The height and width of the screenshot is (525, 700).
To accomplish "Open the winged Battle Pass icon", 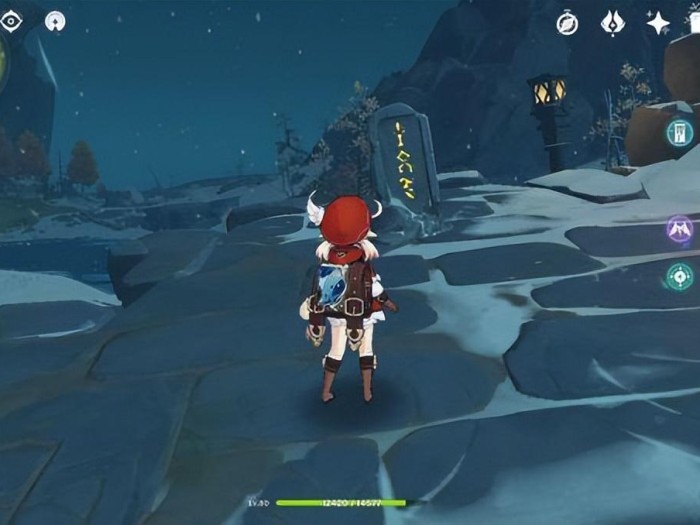I will (x=612, y=23).
